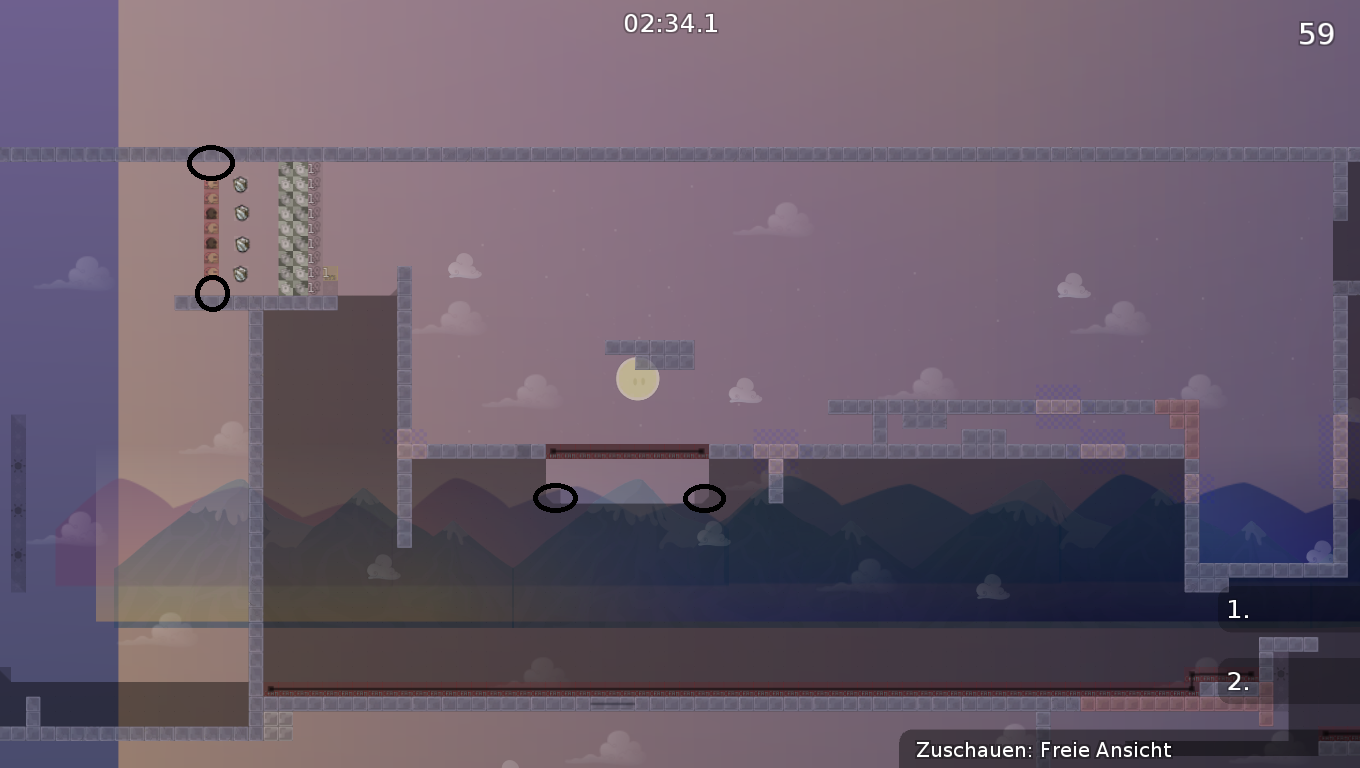Image resolution: width=1360 pixels, height=768 pixels.
Task: Click the middle gear spike on the left wall
Action: tap(17, 510)
